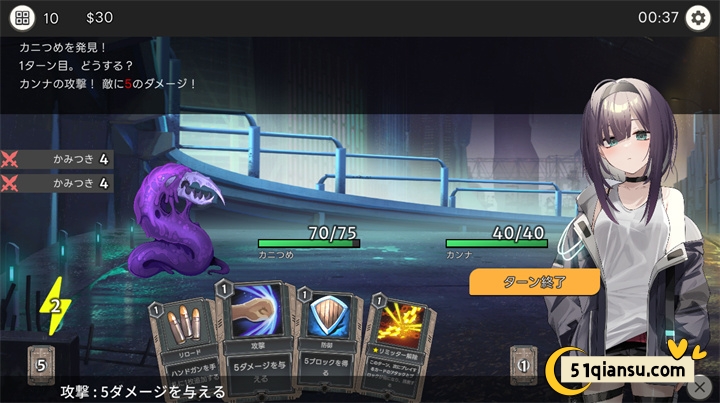Image resolution: width=720 pixels, height=403 pixels.
Task: End the turn with ターン終了 button
Action: (534, 281)
